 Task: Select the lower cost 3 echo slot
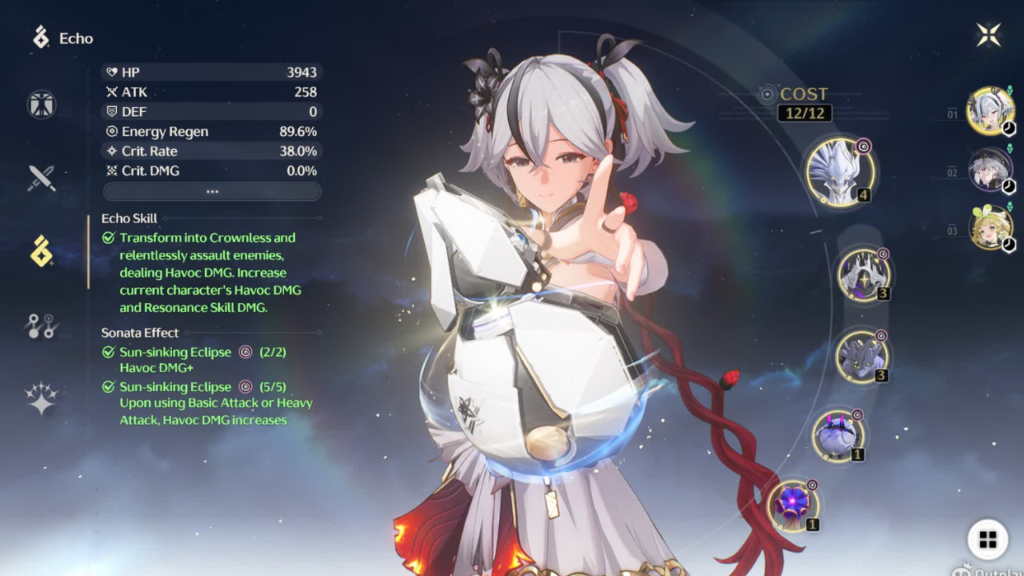pyautogui.click(x=861, y=356)
